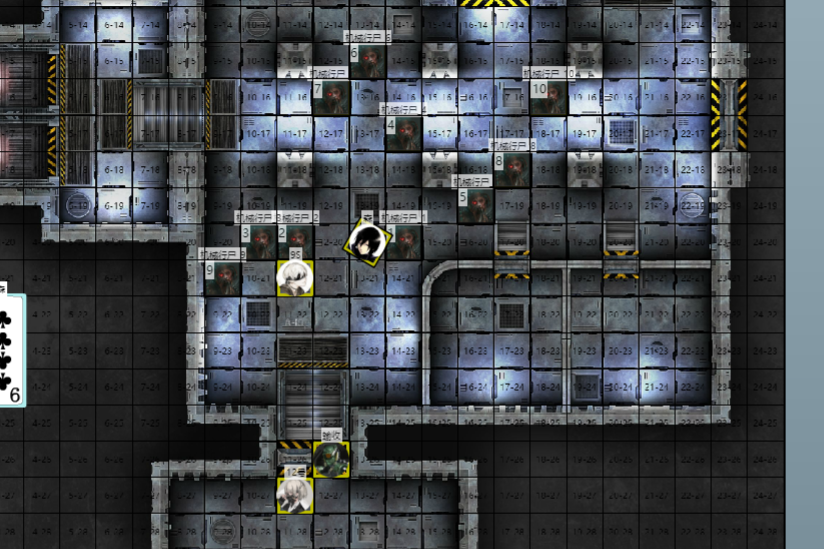Pick the six of clubs card

pos(10,347)
